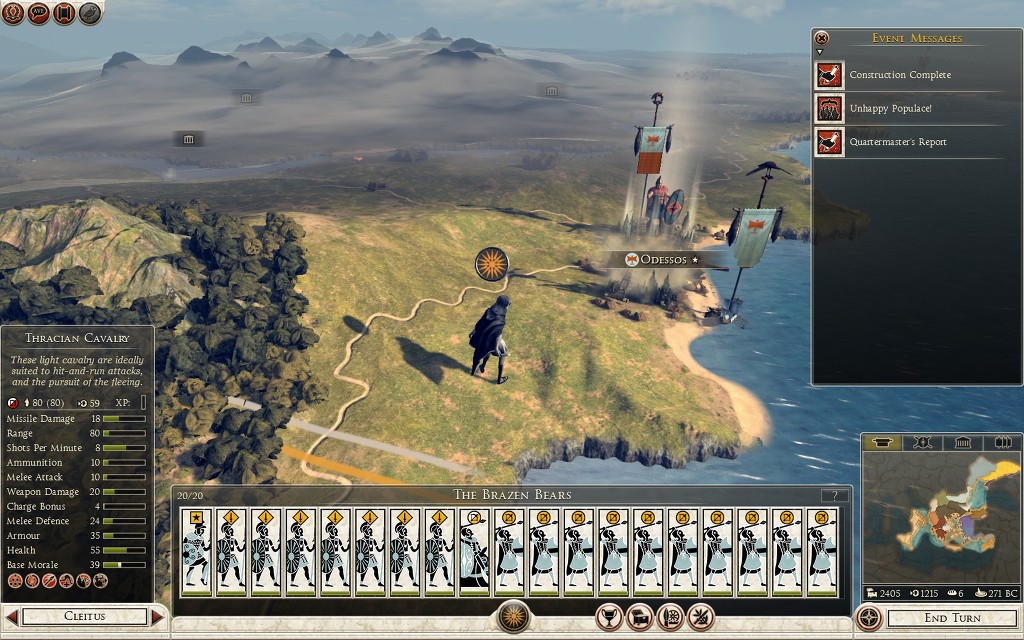Close the Event Messages panel
1024x640 pixels.
coord(822,38)
